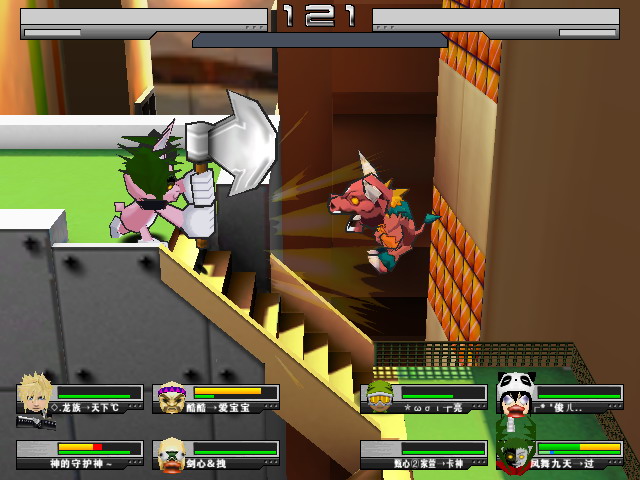Click the purple-headband bearded player portrait
This screenshot has height=480, width=640.
pos(171,398)
